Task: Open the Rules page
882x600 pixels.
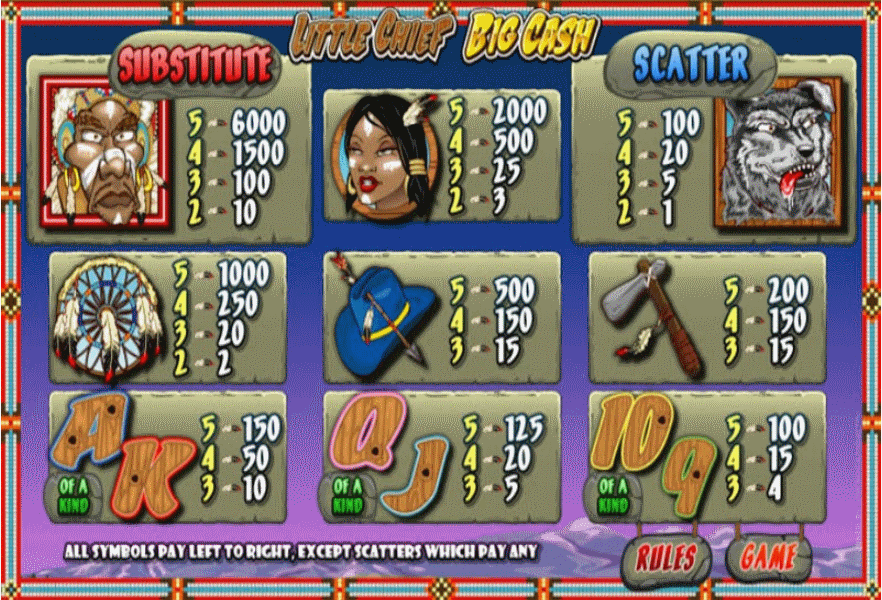Action: 667,558
